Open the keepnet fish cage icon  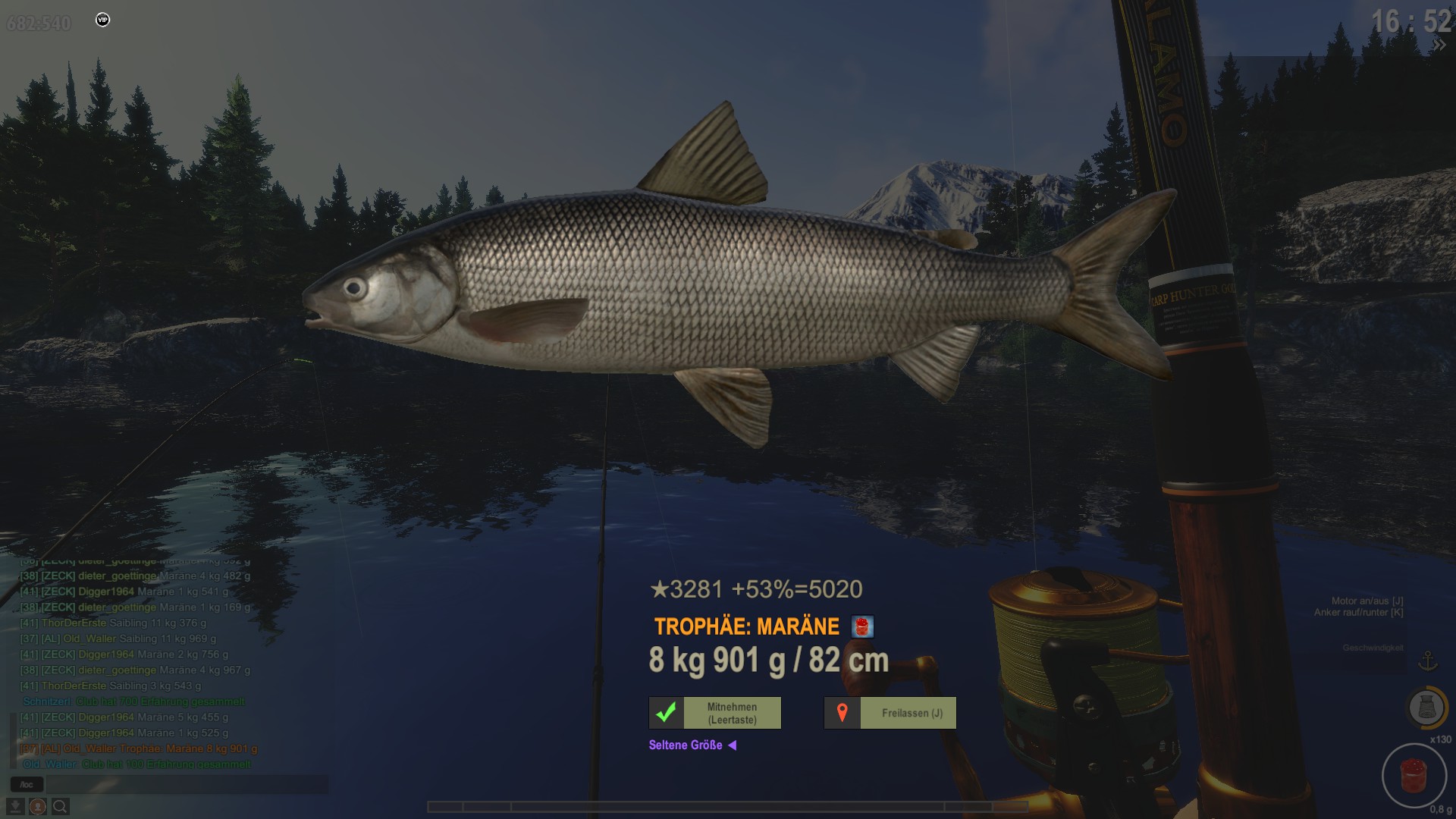pos(1426,708)
